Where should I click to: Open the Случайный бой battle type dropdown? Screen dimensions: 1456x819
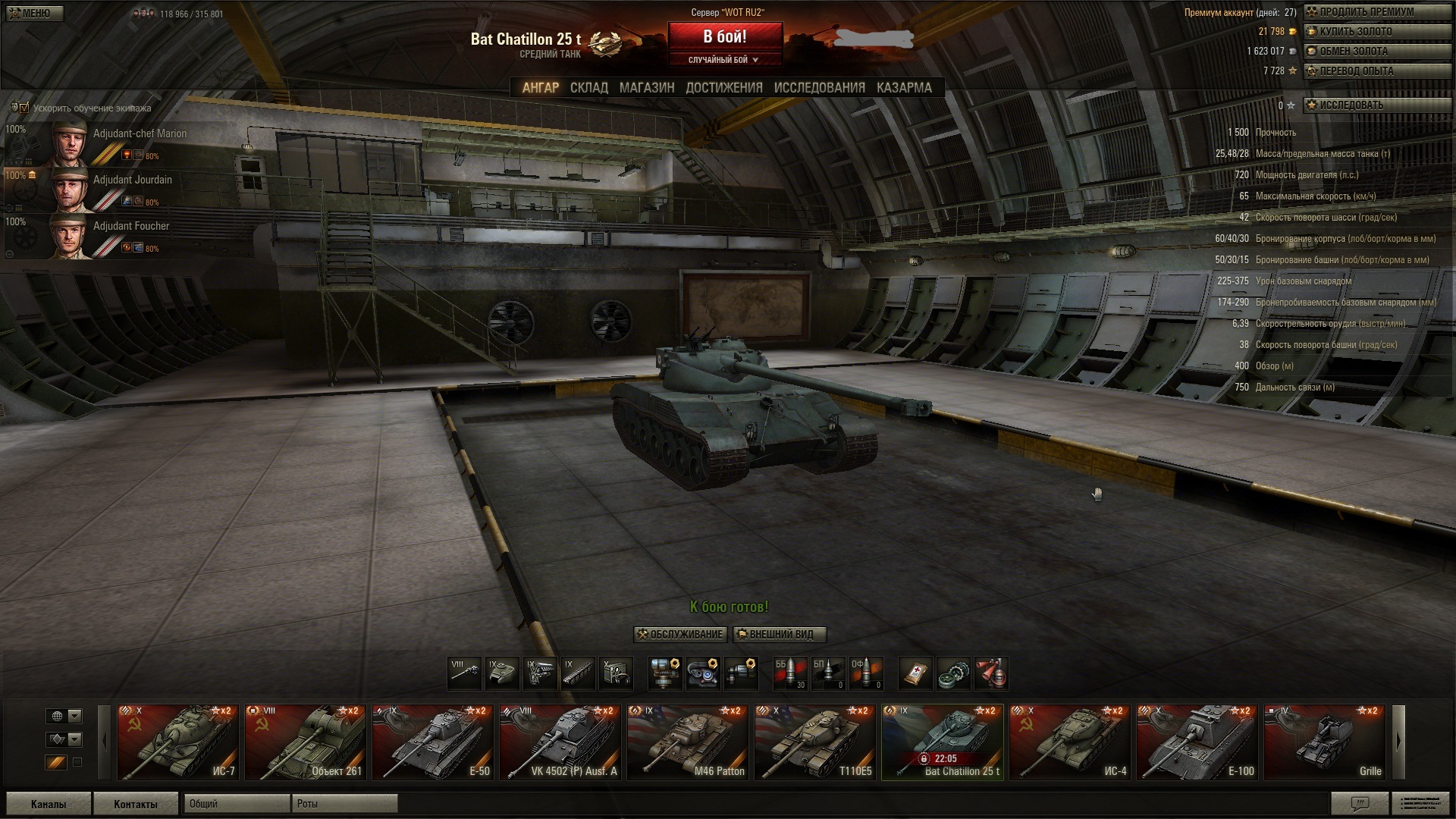click(x=724, y=60)
